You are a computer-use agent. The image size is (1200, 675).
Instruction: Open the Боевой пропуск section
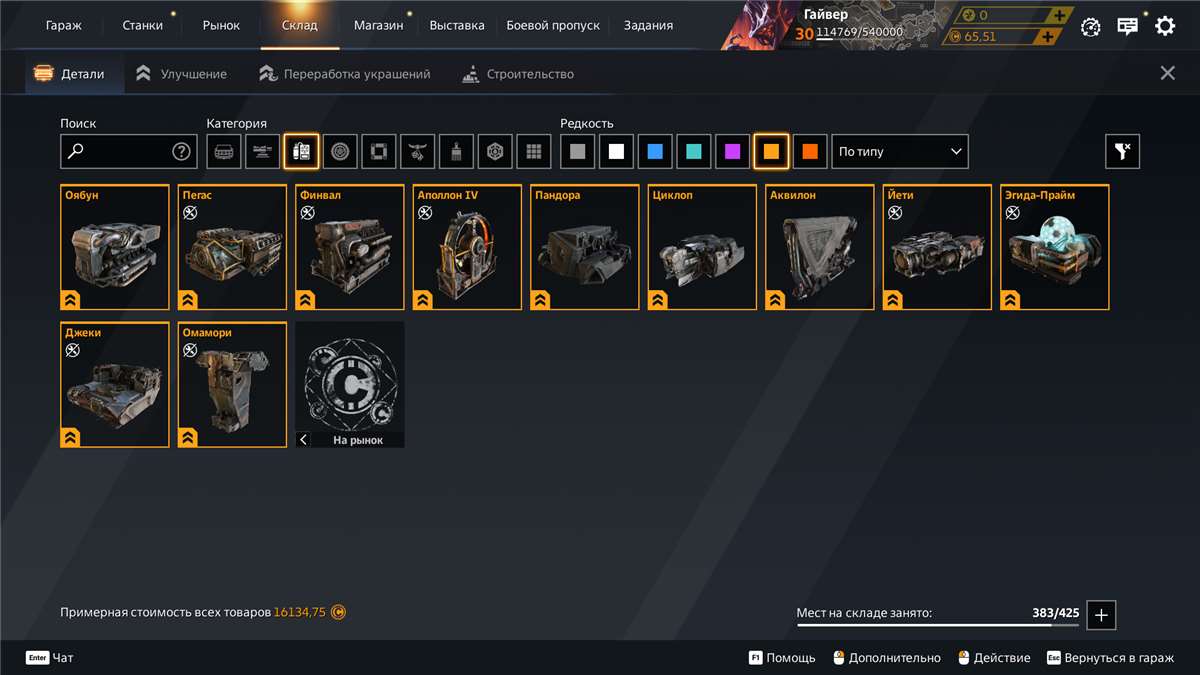[553, 25]
